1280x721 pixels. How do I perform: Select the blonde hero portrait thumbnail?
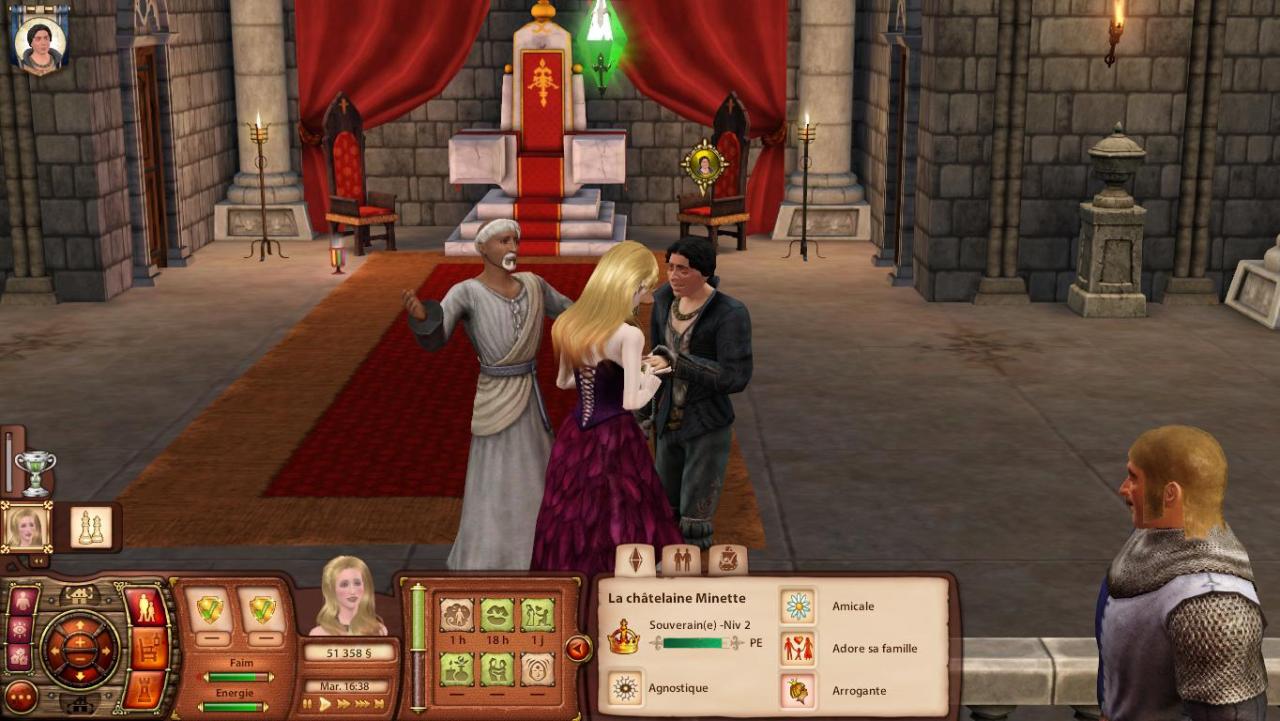pyautogui.click(x=26, y=526)
